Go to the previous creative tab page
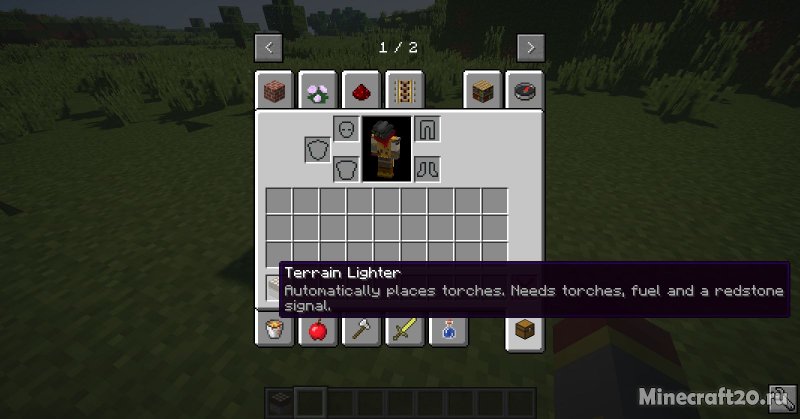This screenshot has width=800, height=419. 269,47
